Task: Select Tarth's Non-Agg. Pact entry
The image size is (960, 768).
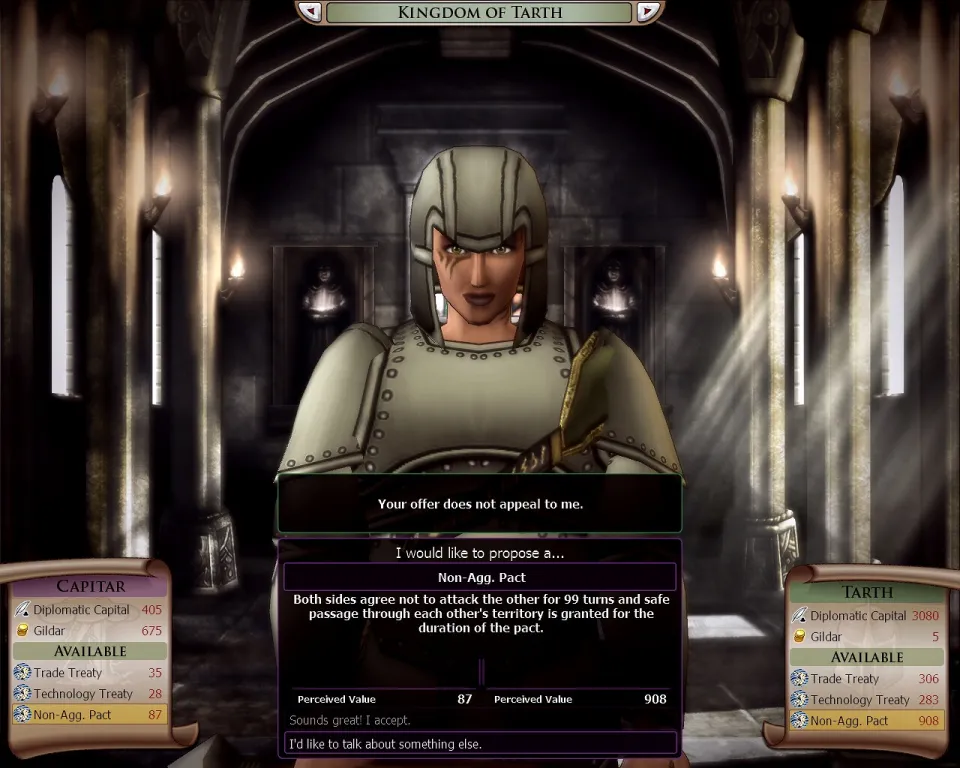Action: (x=866, y=720)
